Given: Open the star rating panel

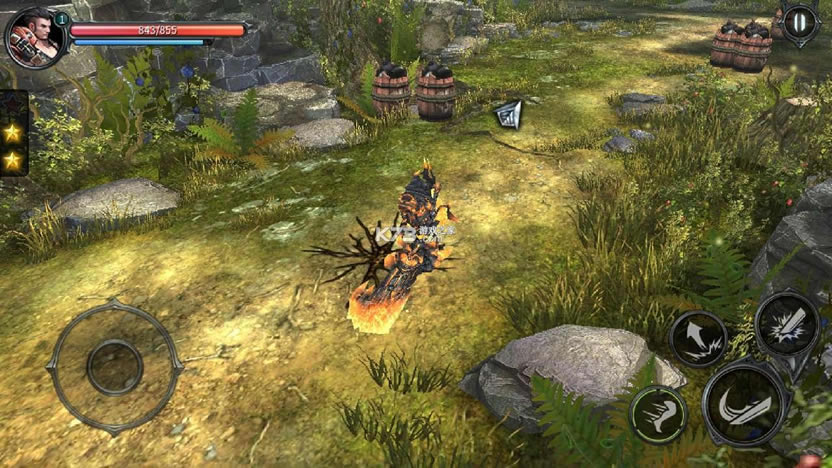Looking at the screenshot, I should (x=13, y=146).
